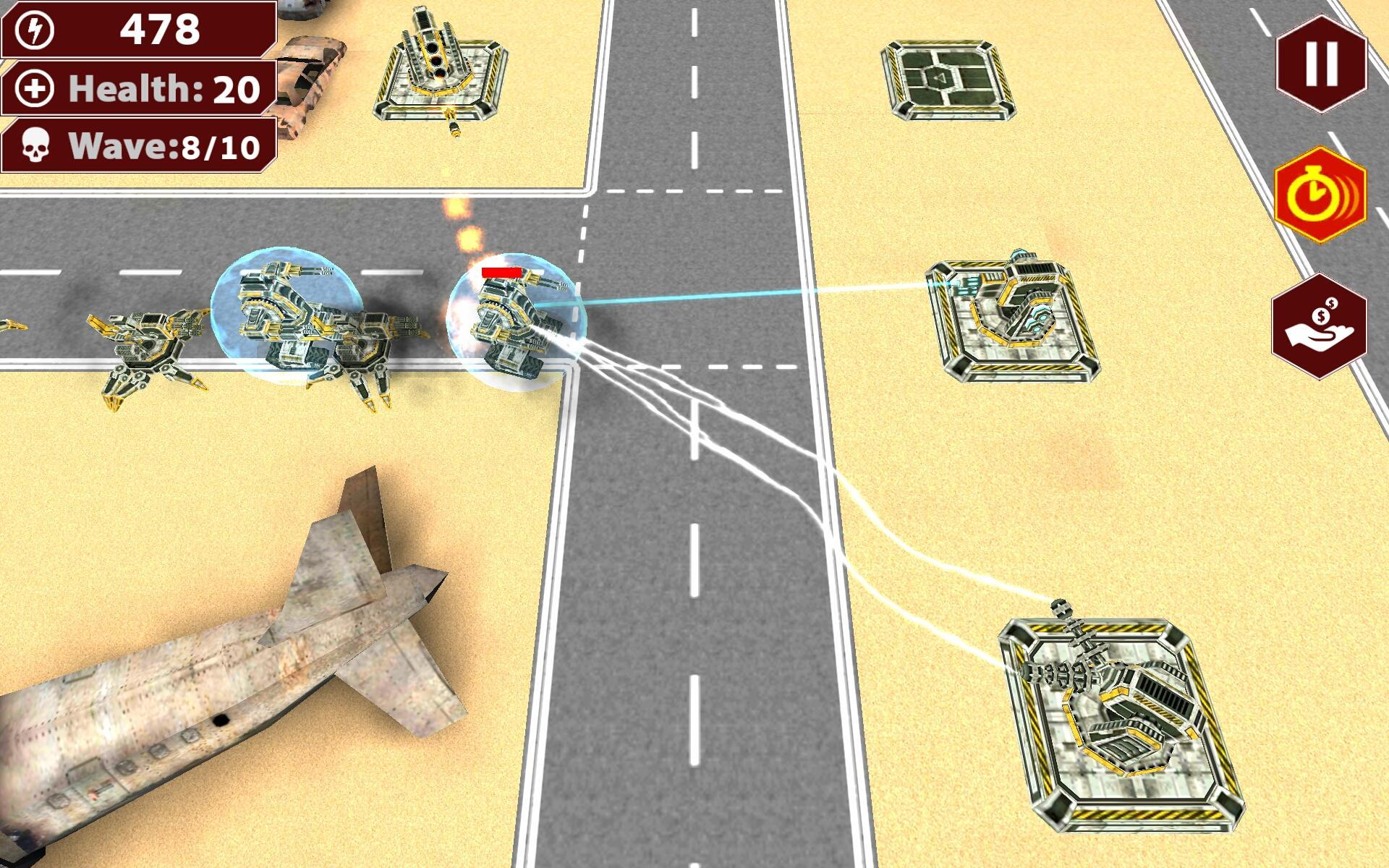Screen dimensions: 1389x868
Task: Click the energy counter showing 478
Action: tap(159, 32)
